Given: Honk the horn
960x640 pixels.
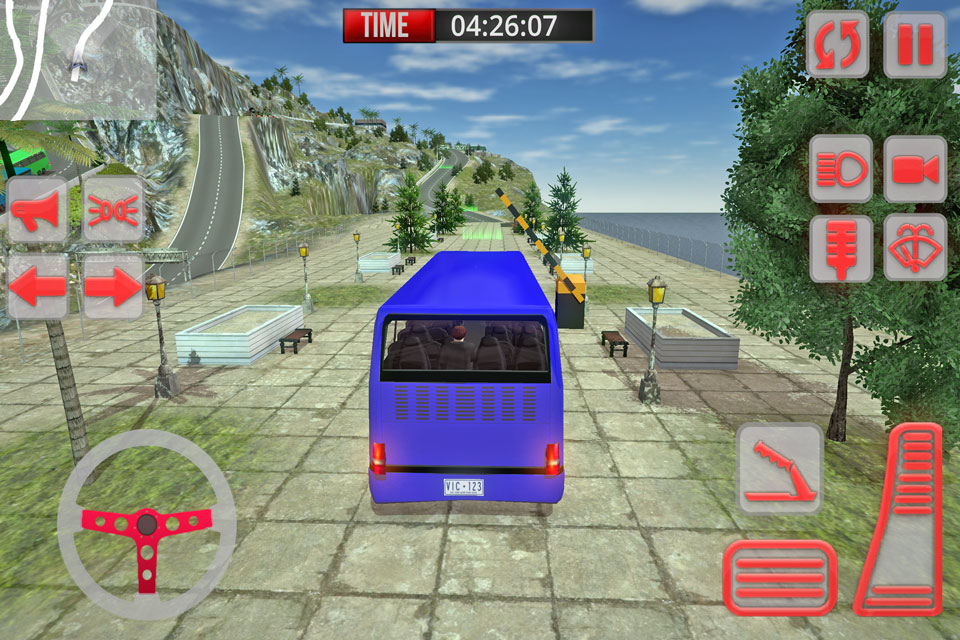Looking at the screenshot, I should [38, 209].
